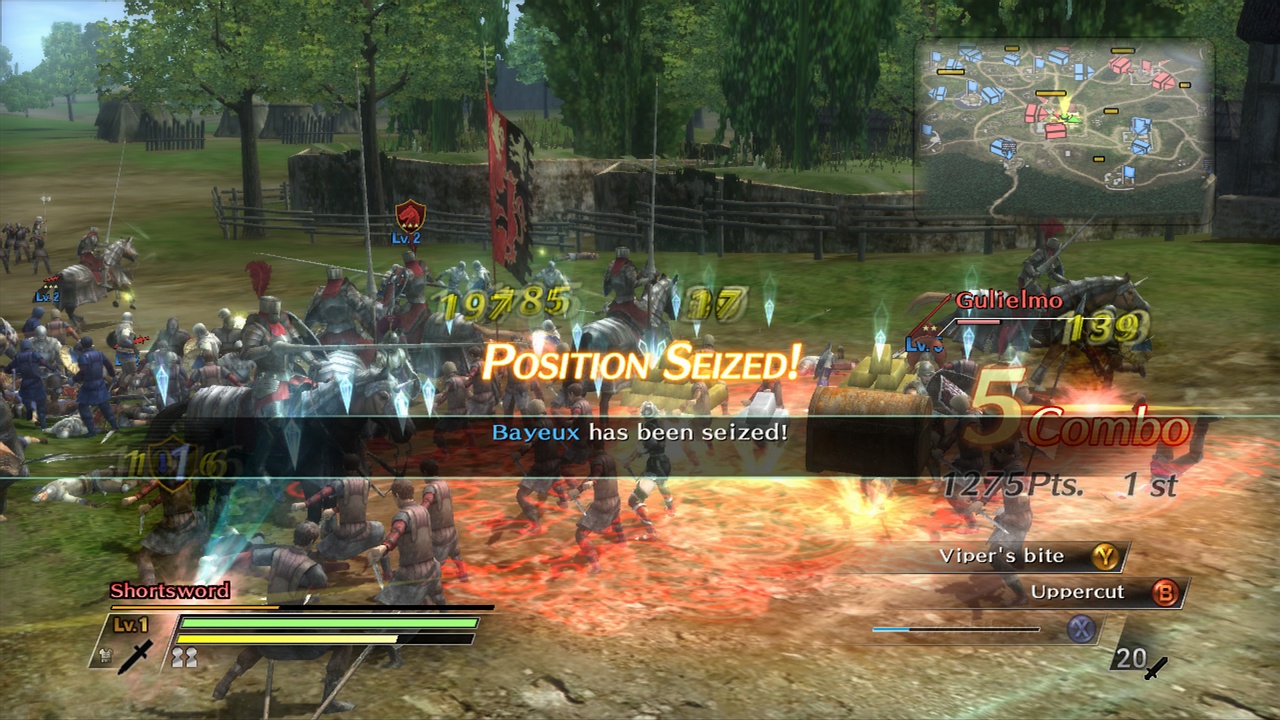Select the armor icon in the squad panel
The height and width of the screenshot is (720, 1280).
[x=105, y=655]
